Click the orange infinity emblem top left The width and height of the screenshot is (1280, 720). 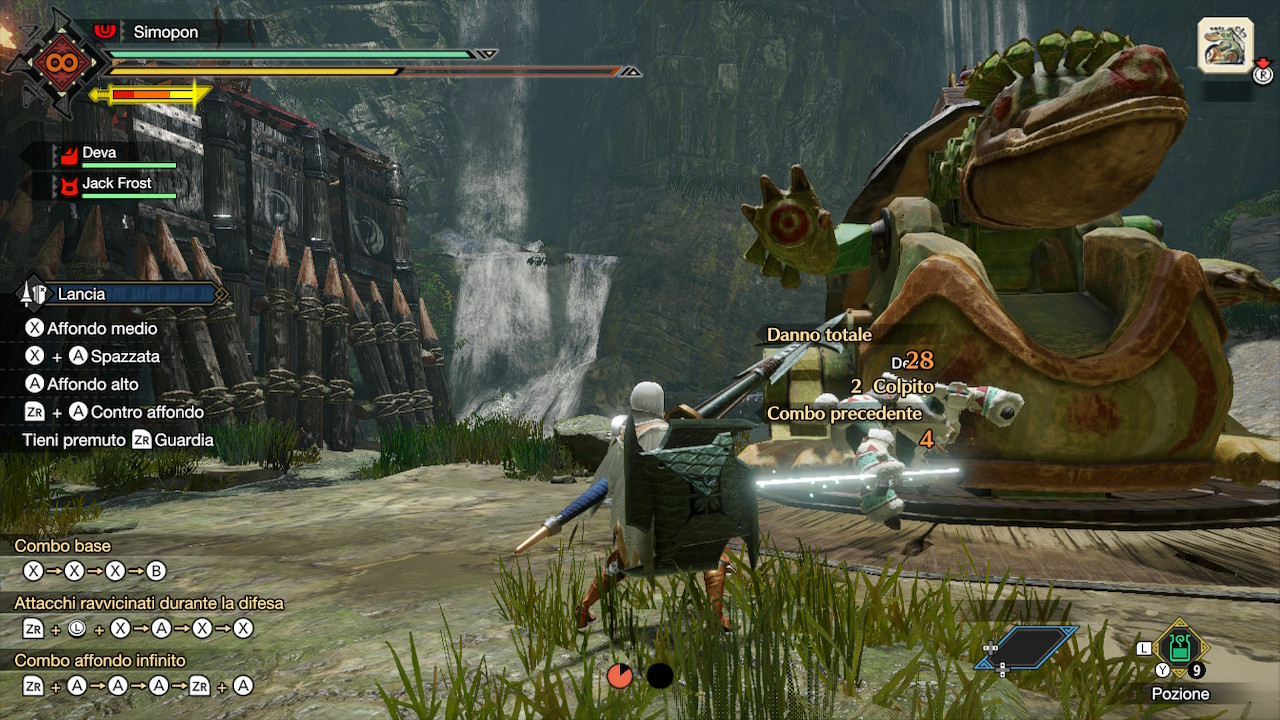65,62
